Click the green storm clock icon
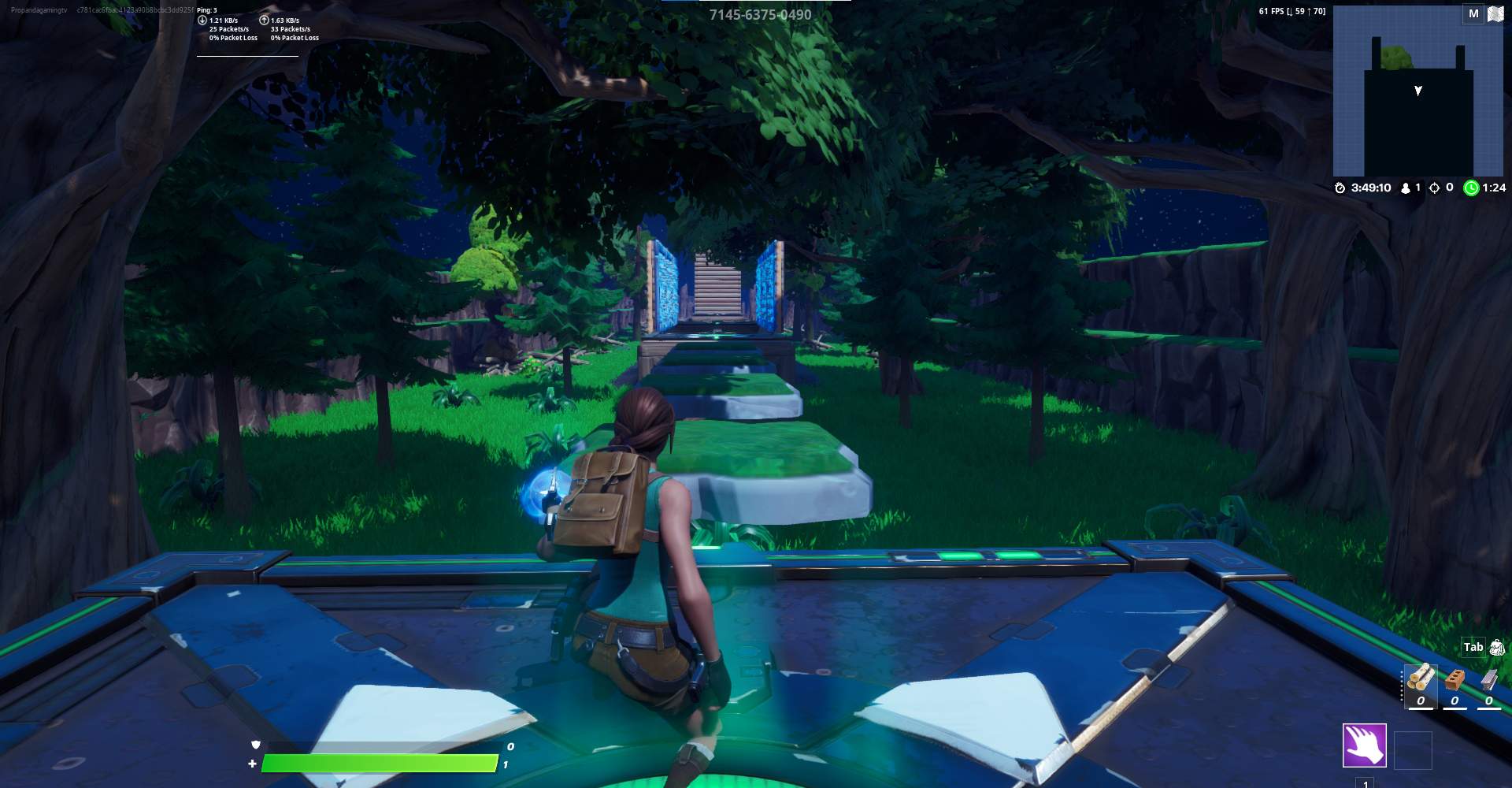This screenshot has height=788, width=1512. pyautogui.click(x=1471, y=188)
